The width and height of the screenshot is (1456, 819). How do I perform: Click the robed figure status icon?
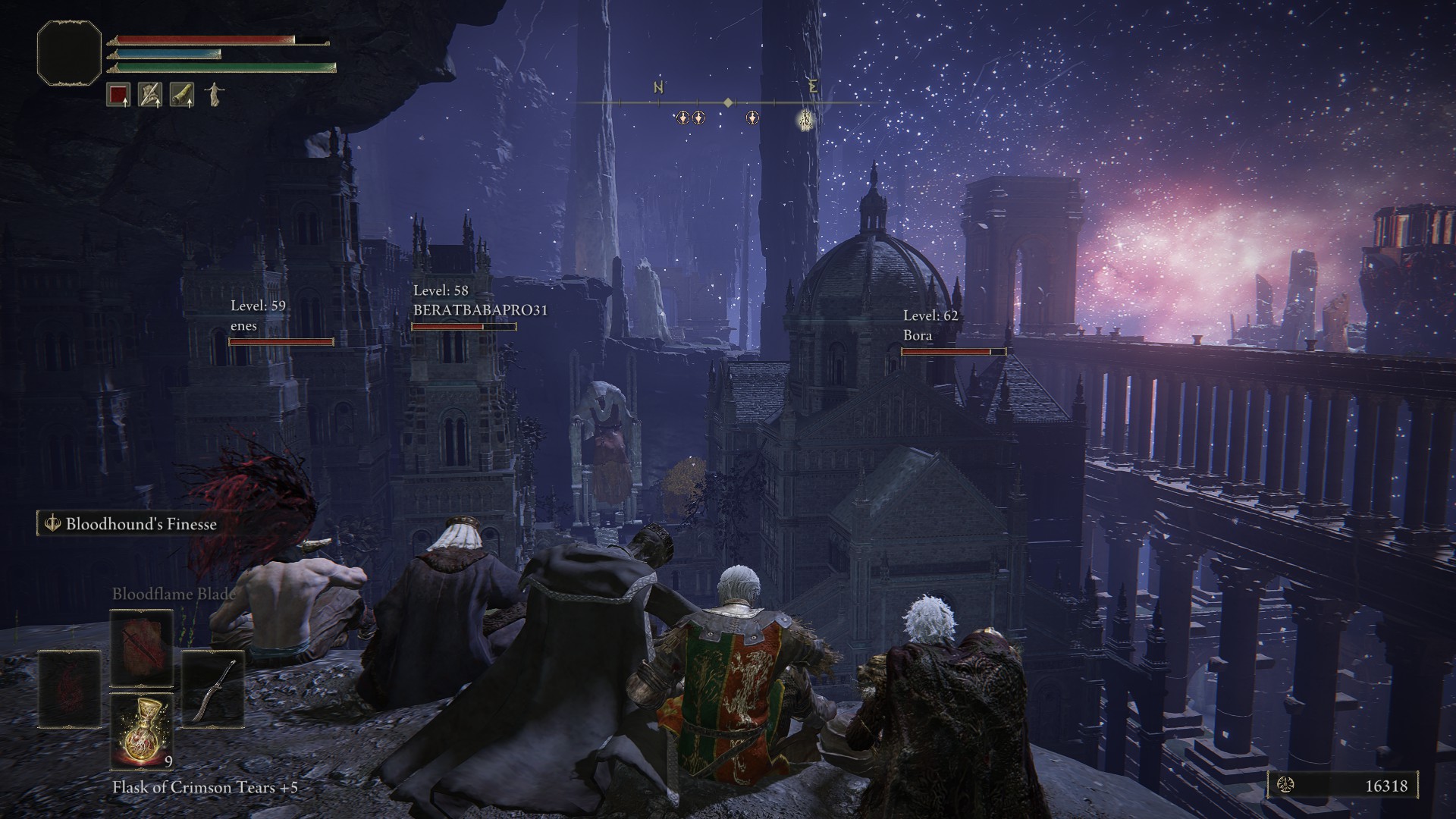[x=215, y=95]
